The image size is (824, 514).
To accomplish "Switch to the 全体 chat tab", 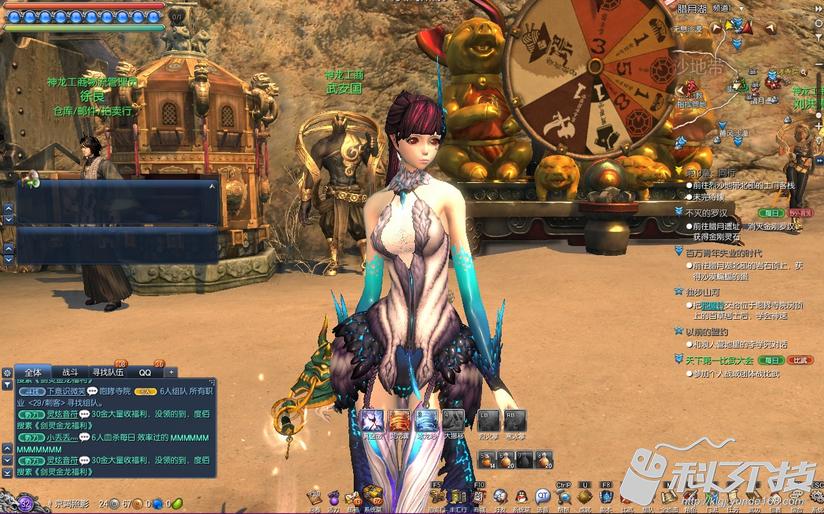I will click(x=34, y=371).
